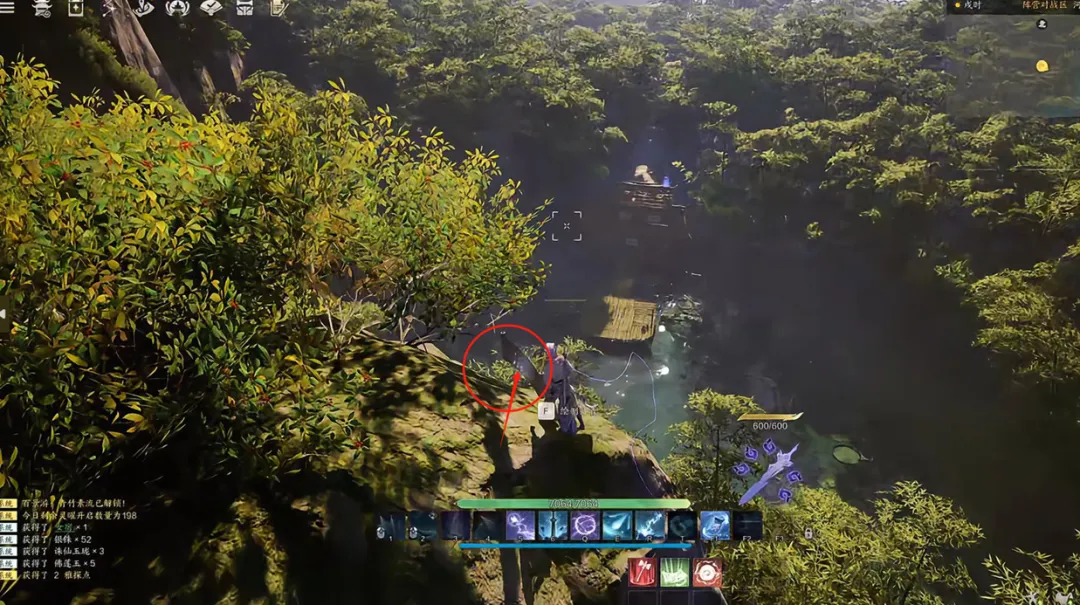Open the hat-wearing character portrait icon
Viewport: 1080px width, 605px height.
pos(42,8)
